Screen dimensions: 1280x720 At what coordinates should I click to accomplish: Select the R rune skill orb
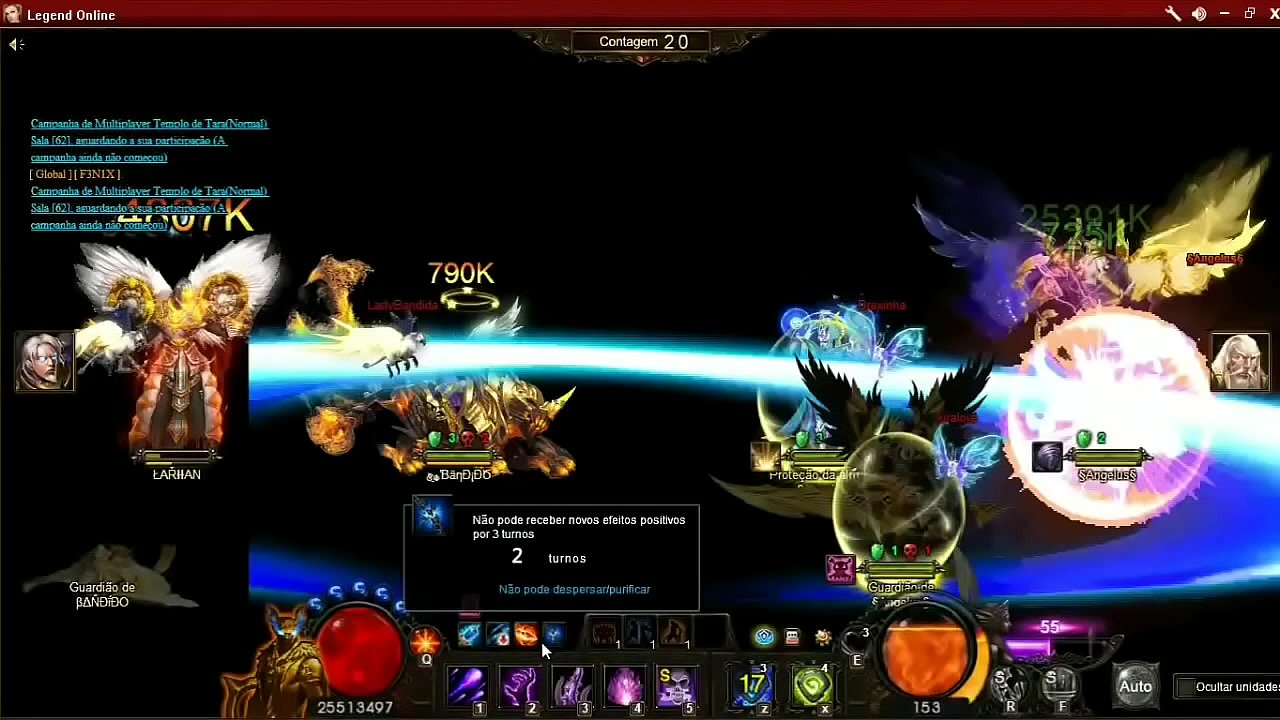pos(1007,685)
